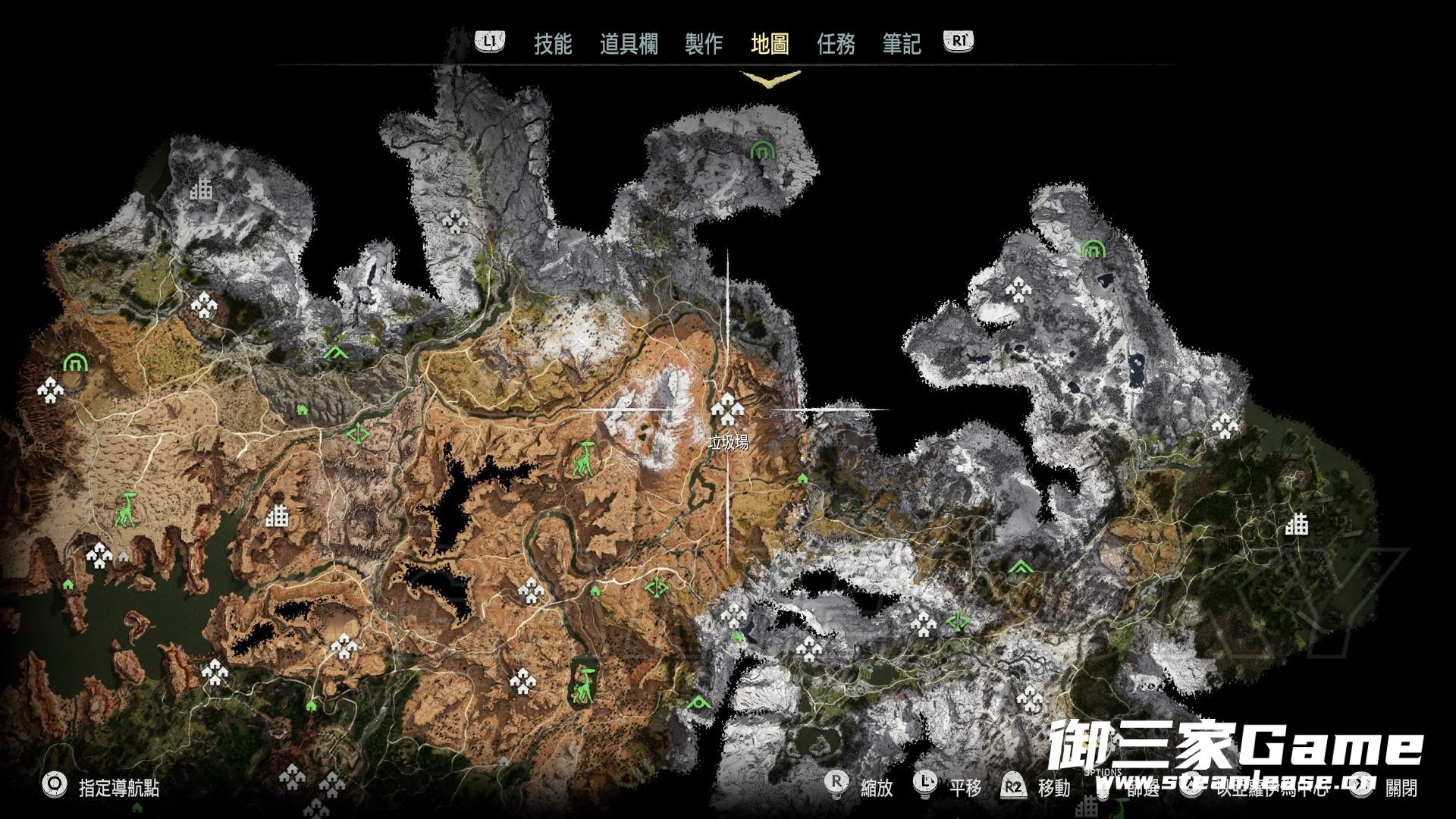Open the 道具欄 tab
Screen dimensions: 1456x819
pos(629,44)
